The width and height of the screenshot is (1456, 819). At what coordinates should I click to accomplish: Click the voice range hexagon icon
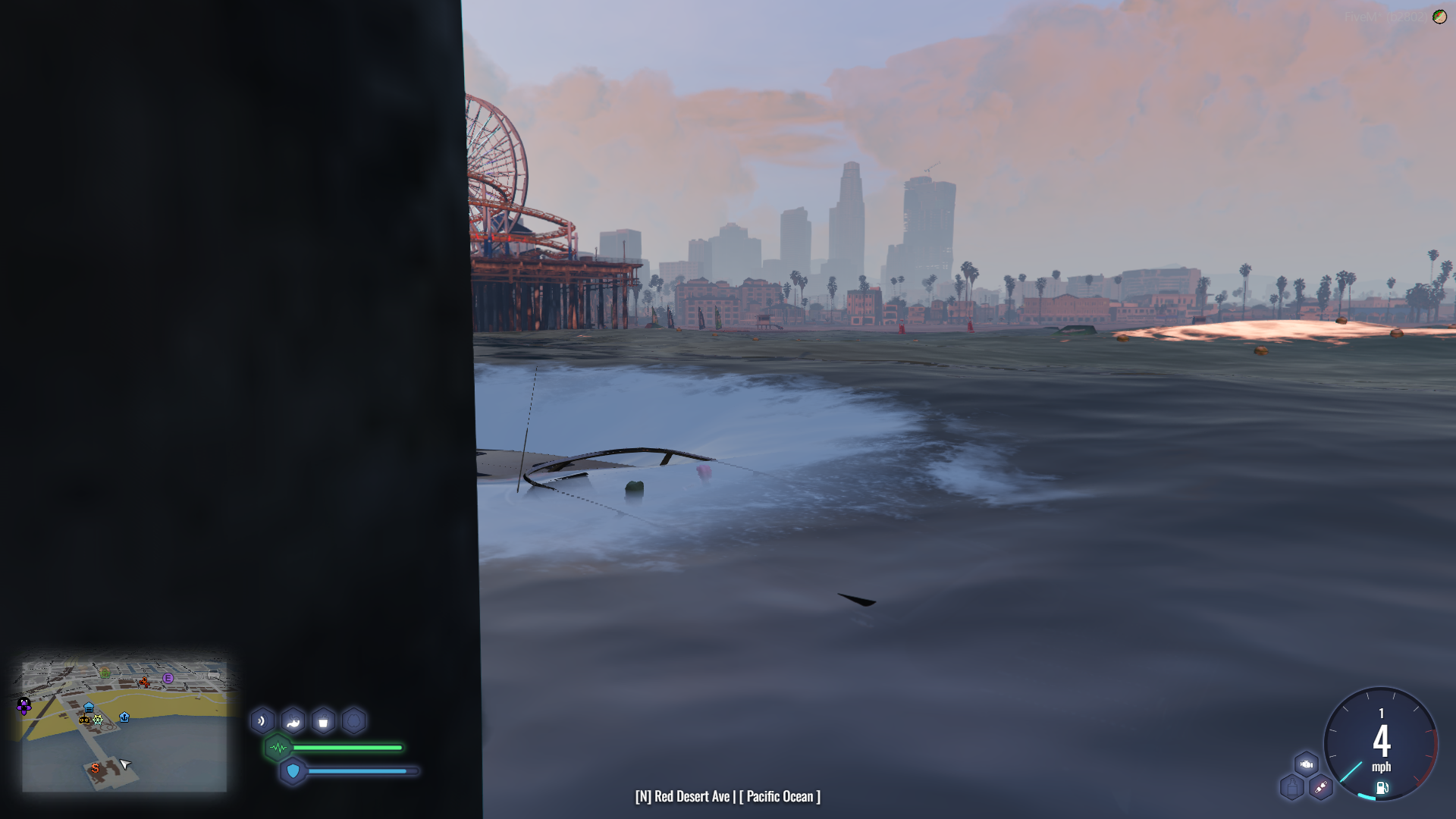click(262, 721)
